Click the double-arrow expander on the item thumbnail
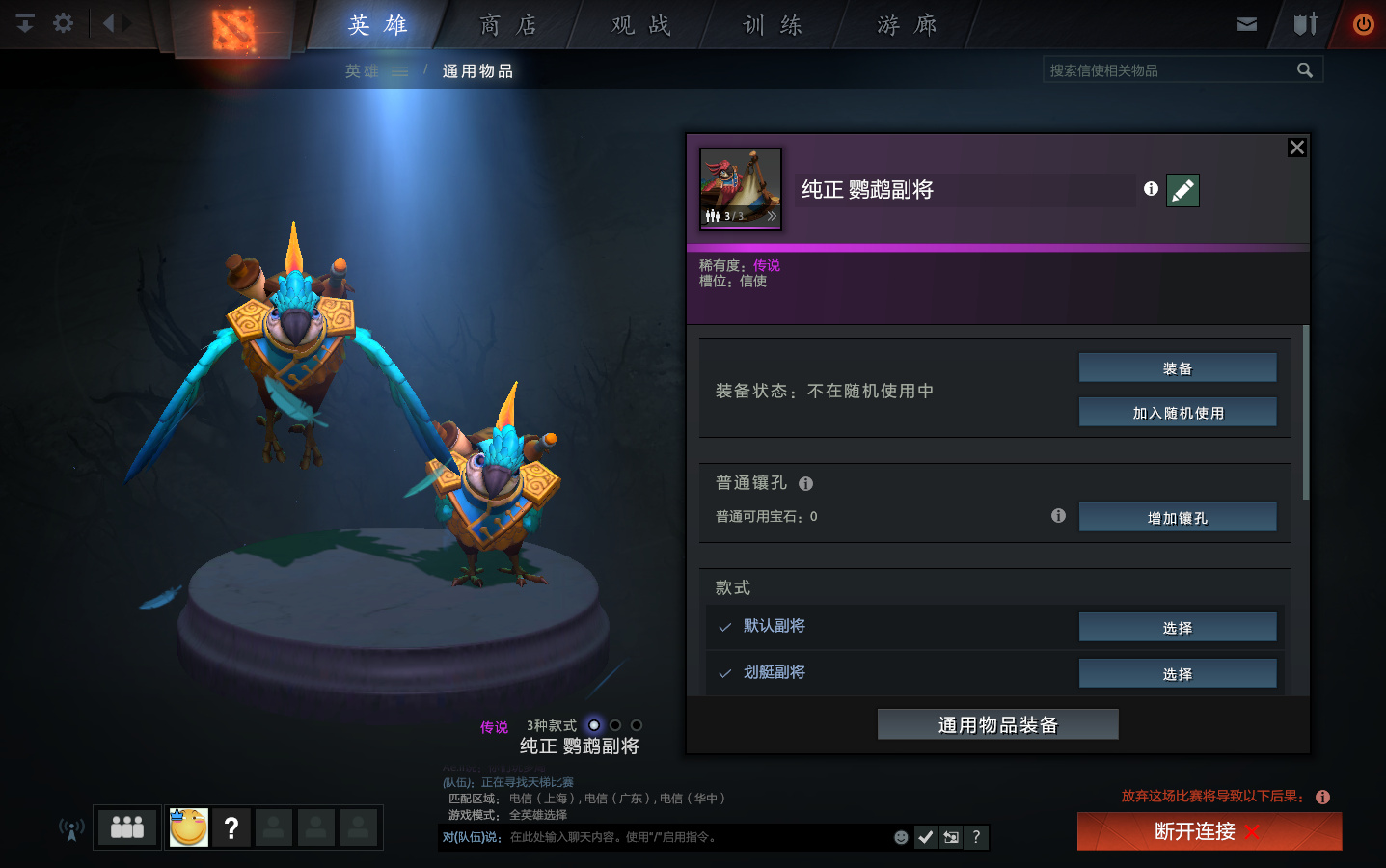Viewport: 1386px width, 868px height. click(771, 216)
